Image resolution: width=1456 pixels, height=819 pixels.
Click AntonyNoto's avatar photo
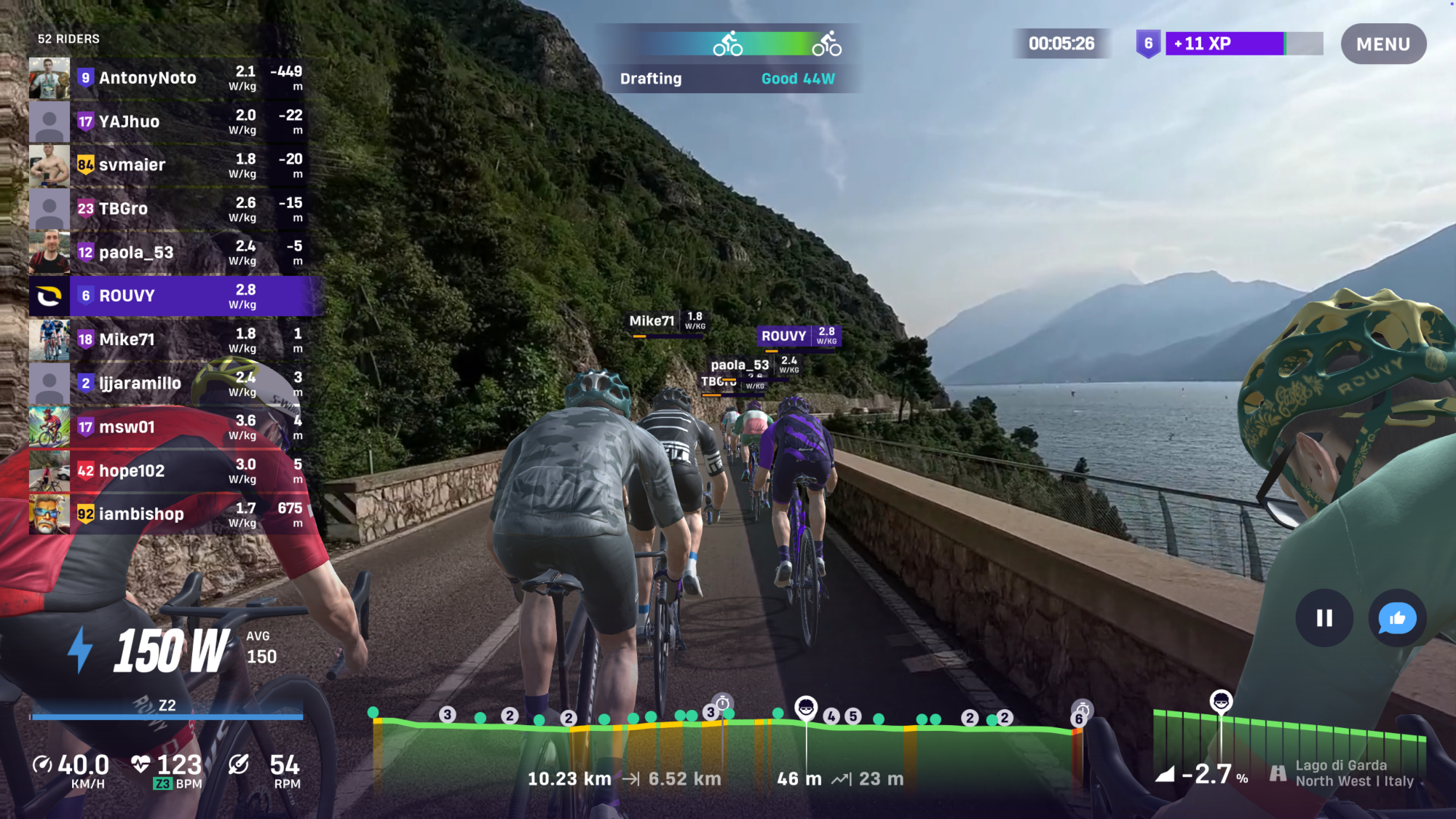(x=50, y=78)
